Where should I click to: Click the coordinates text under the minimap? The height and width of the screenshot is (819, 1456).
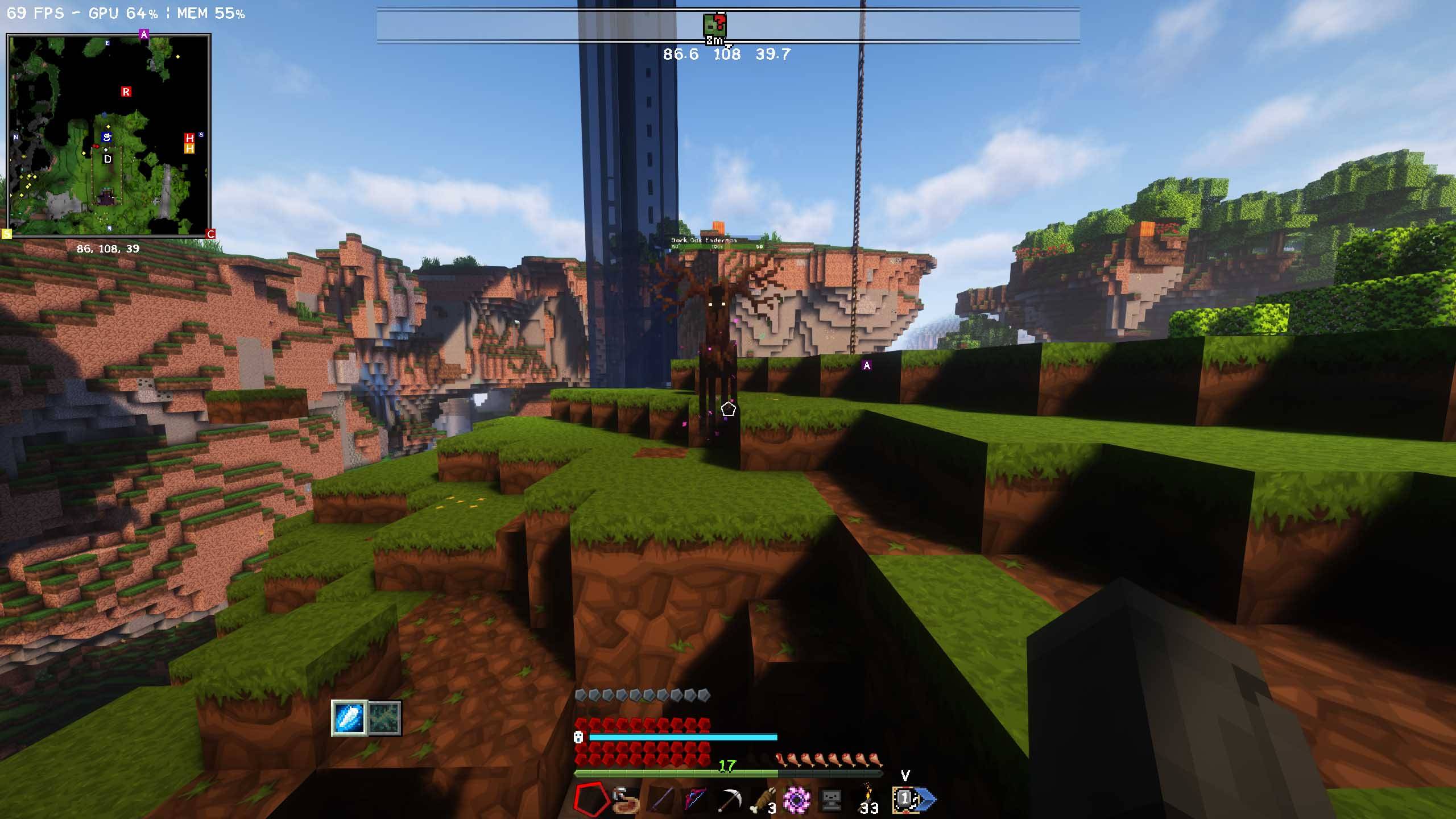[x=108, y=248]
